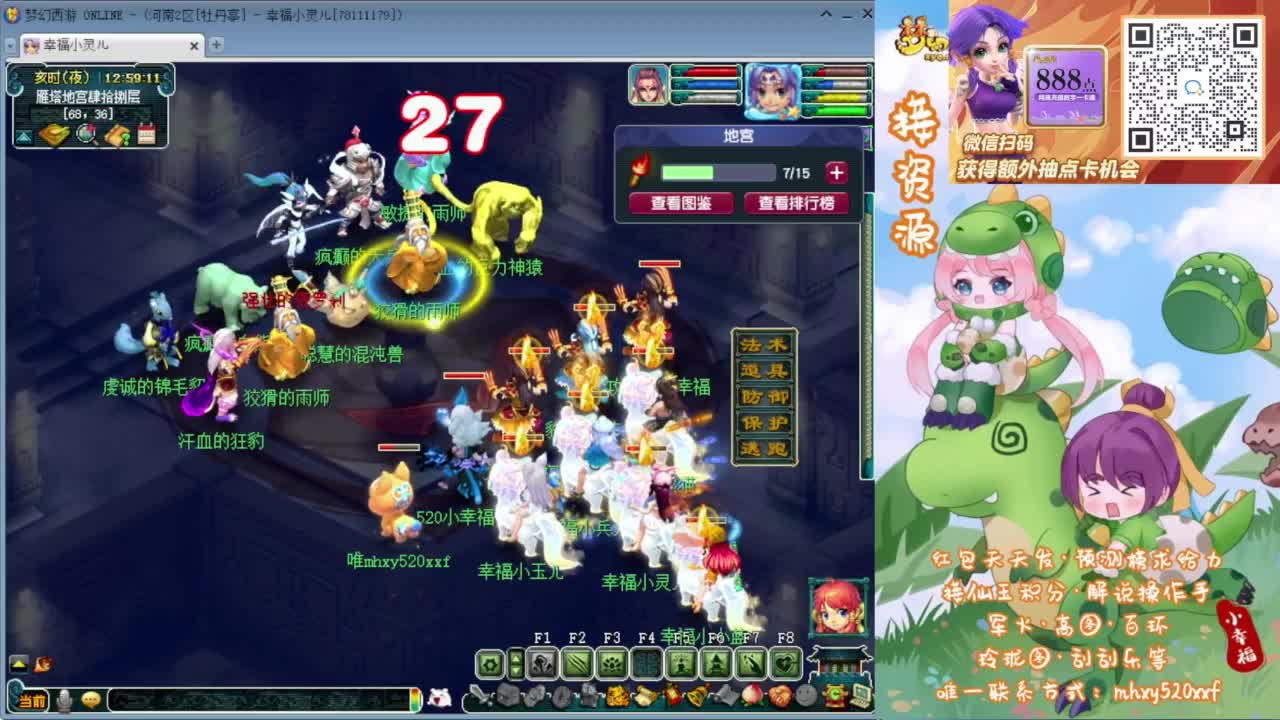Click the microphone icon beside the chat bar
The image size is (1280, 720).
[65, 700]
